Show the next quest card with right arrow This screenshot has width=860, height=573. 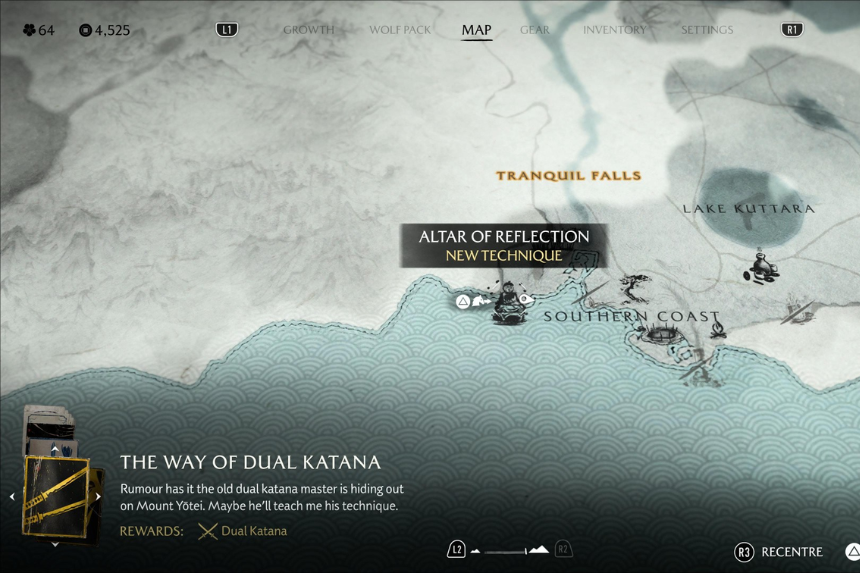pyautogui.click(x=98, y=496)
